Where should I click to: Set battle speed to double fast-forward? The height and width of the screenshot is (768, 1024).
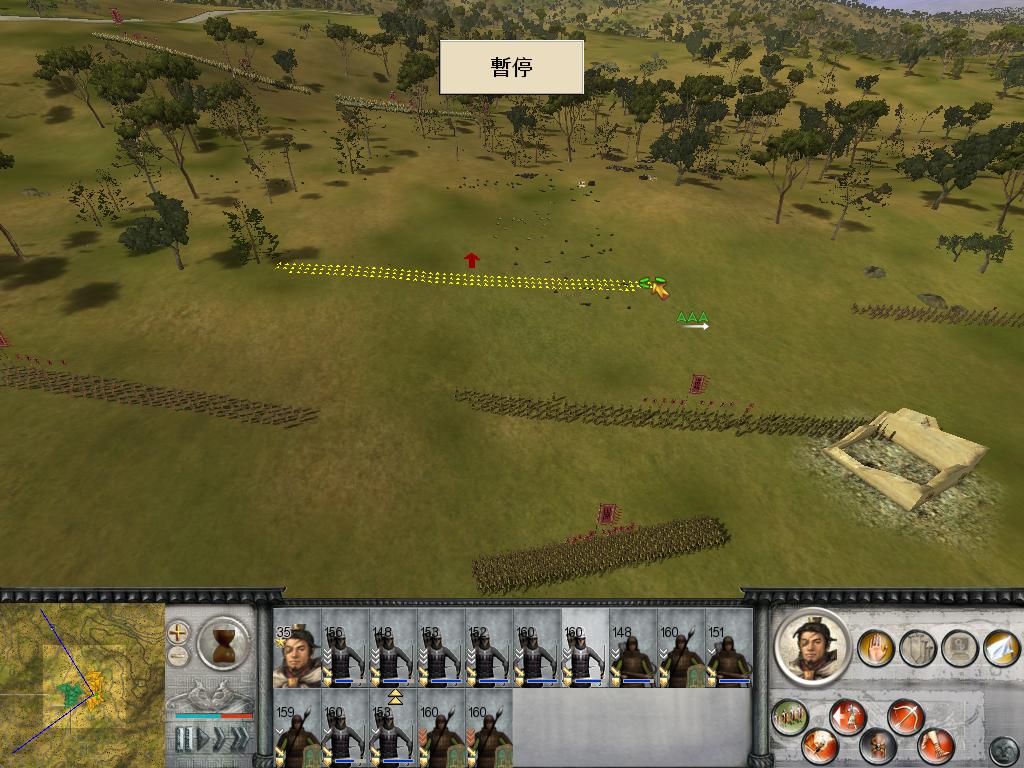pyautogui.click(x=220, y=740)
